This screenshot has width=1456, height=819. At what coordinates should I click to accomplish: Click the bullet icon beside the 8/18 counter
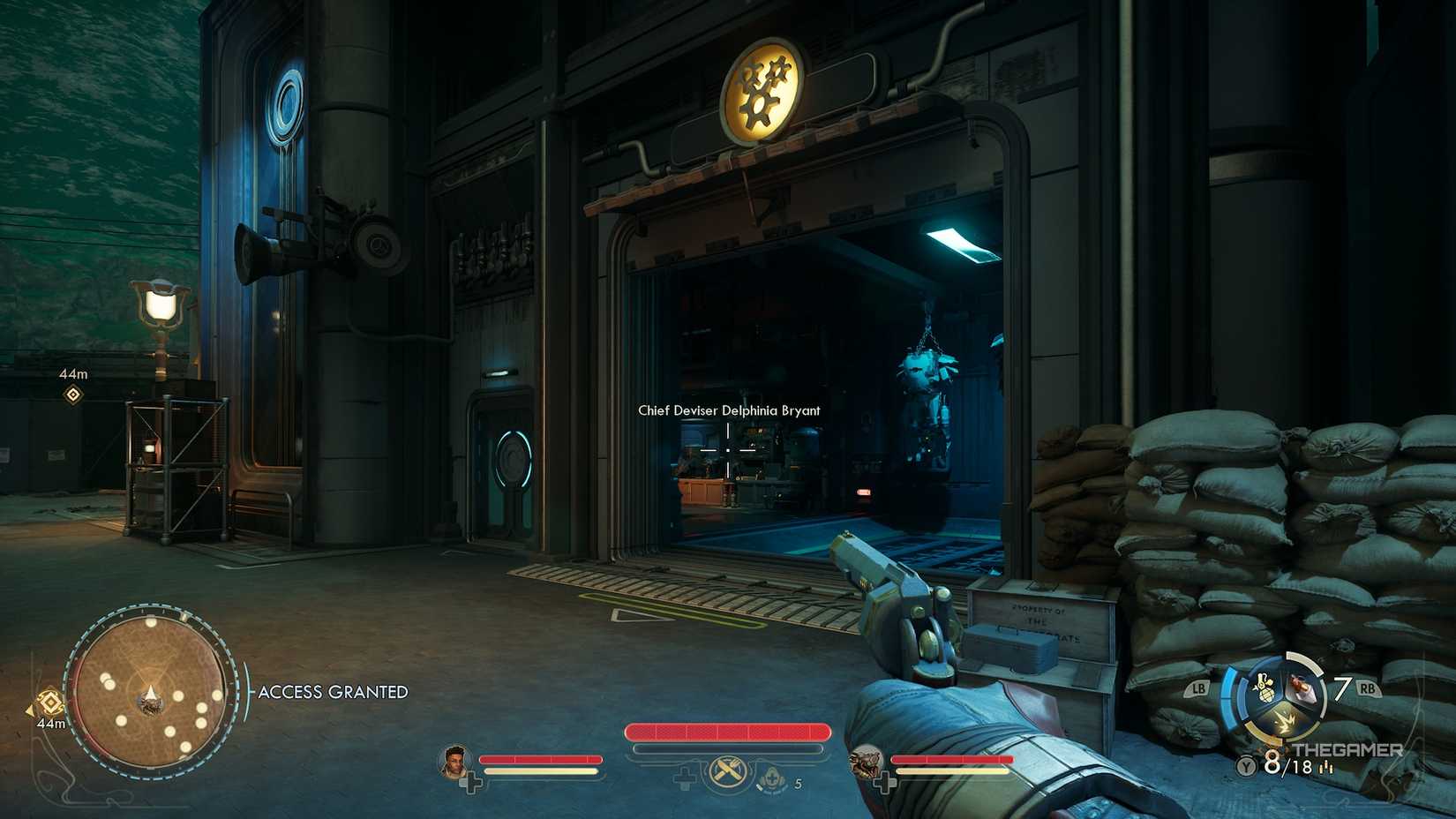pos(1326,768)
